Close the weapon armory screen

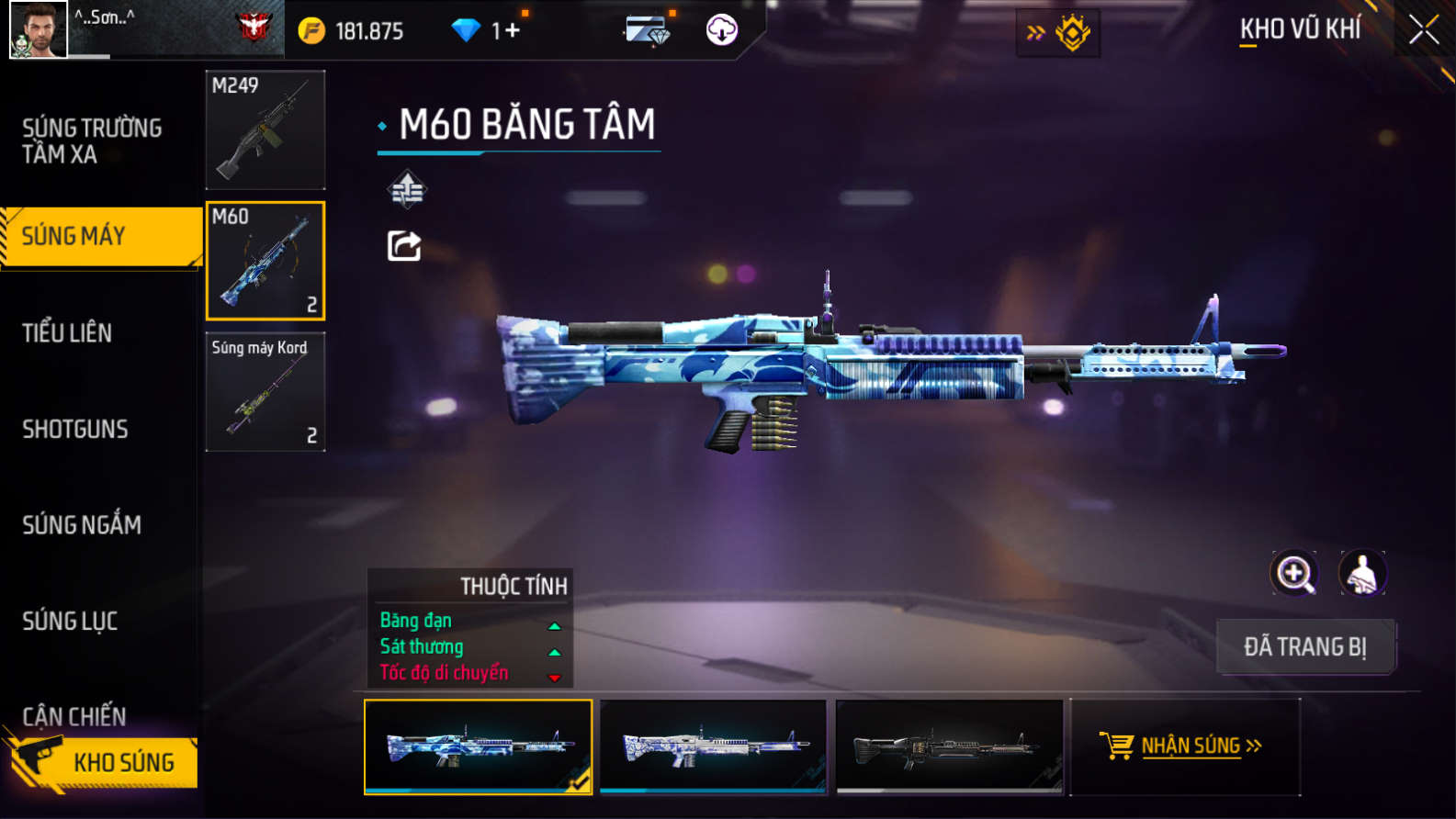(1423, 30)
